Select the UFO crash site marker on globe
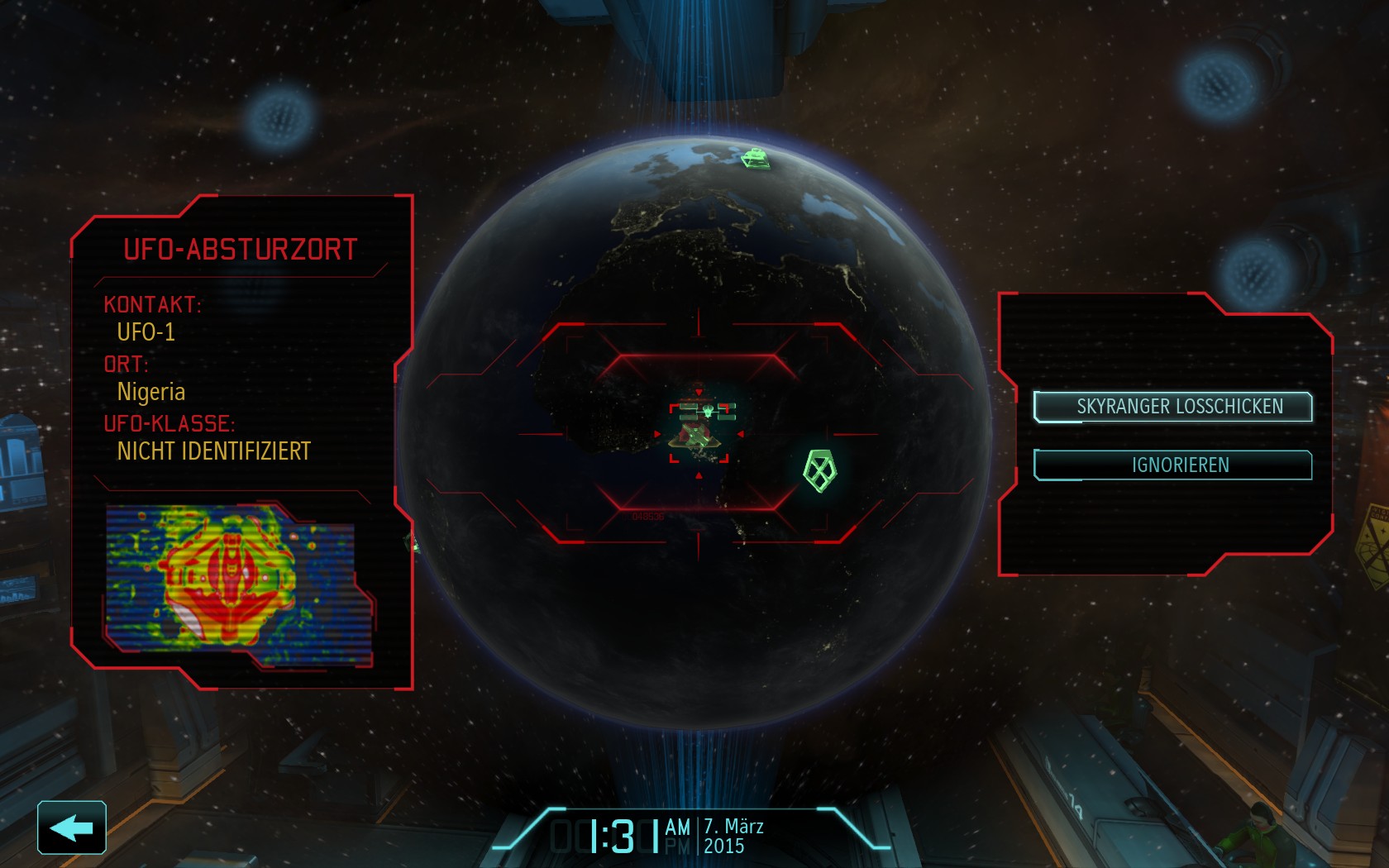Viewport: 1389px width, 868px height. point(699,432)
